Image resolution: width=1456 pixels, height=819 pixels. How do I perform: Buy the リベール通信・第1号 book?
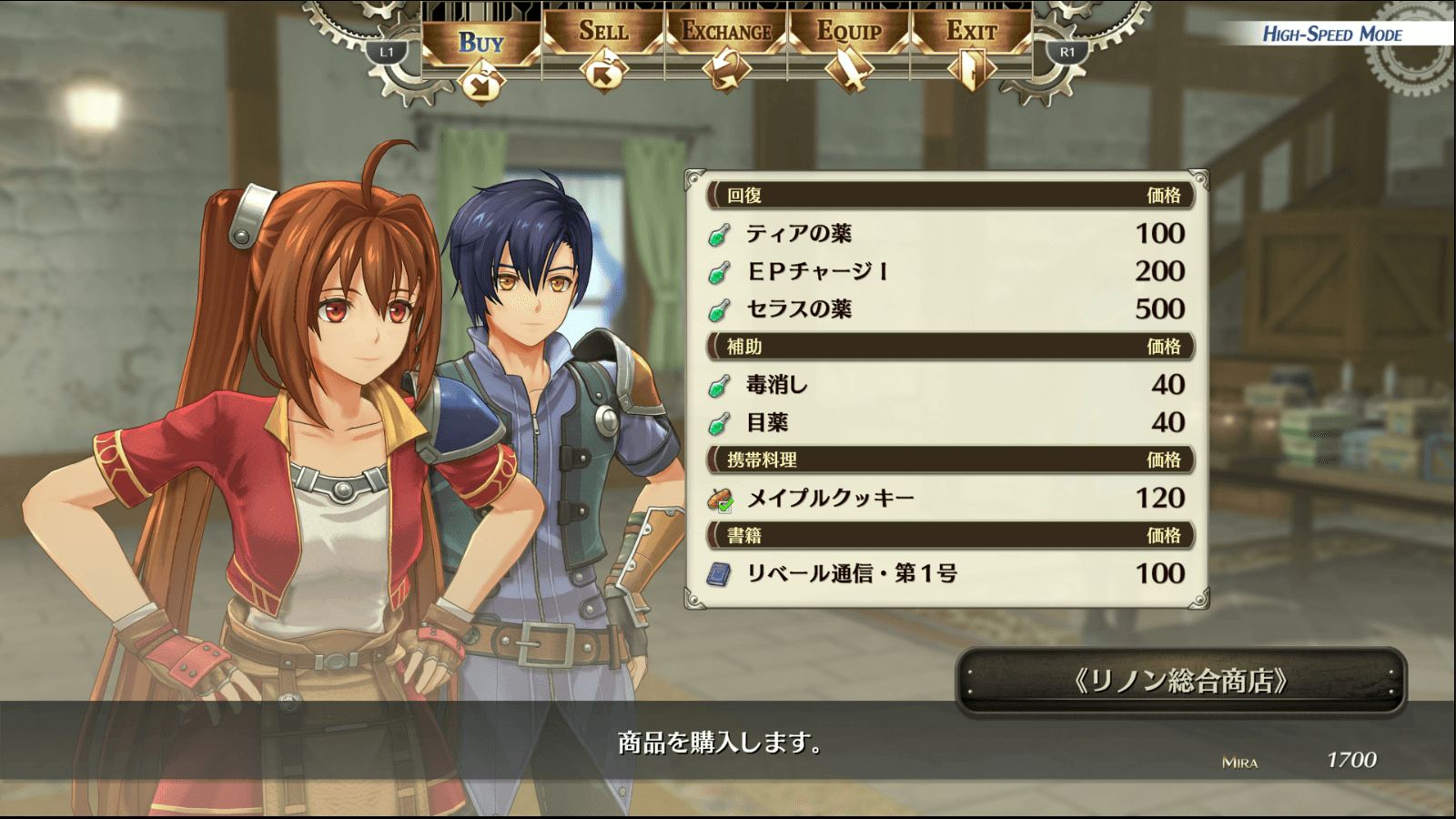(x=946, y=573)
